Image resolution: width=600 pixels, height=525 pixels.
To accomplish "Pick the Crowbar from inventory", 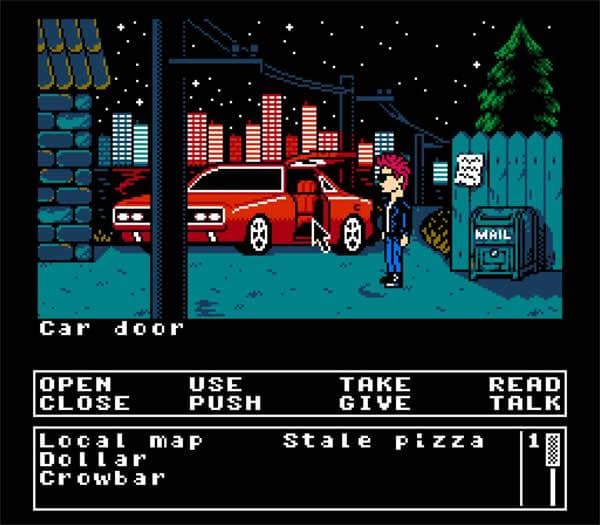I will pos(102,477).
